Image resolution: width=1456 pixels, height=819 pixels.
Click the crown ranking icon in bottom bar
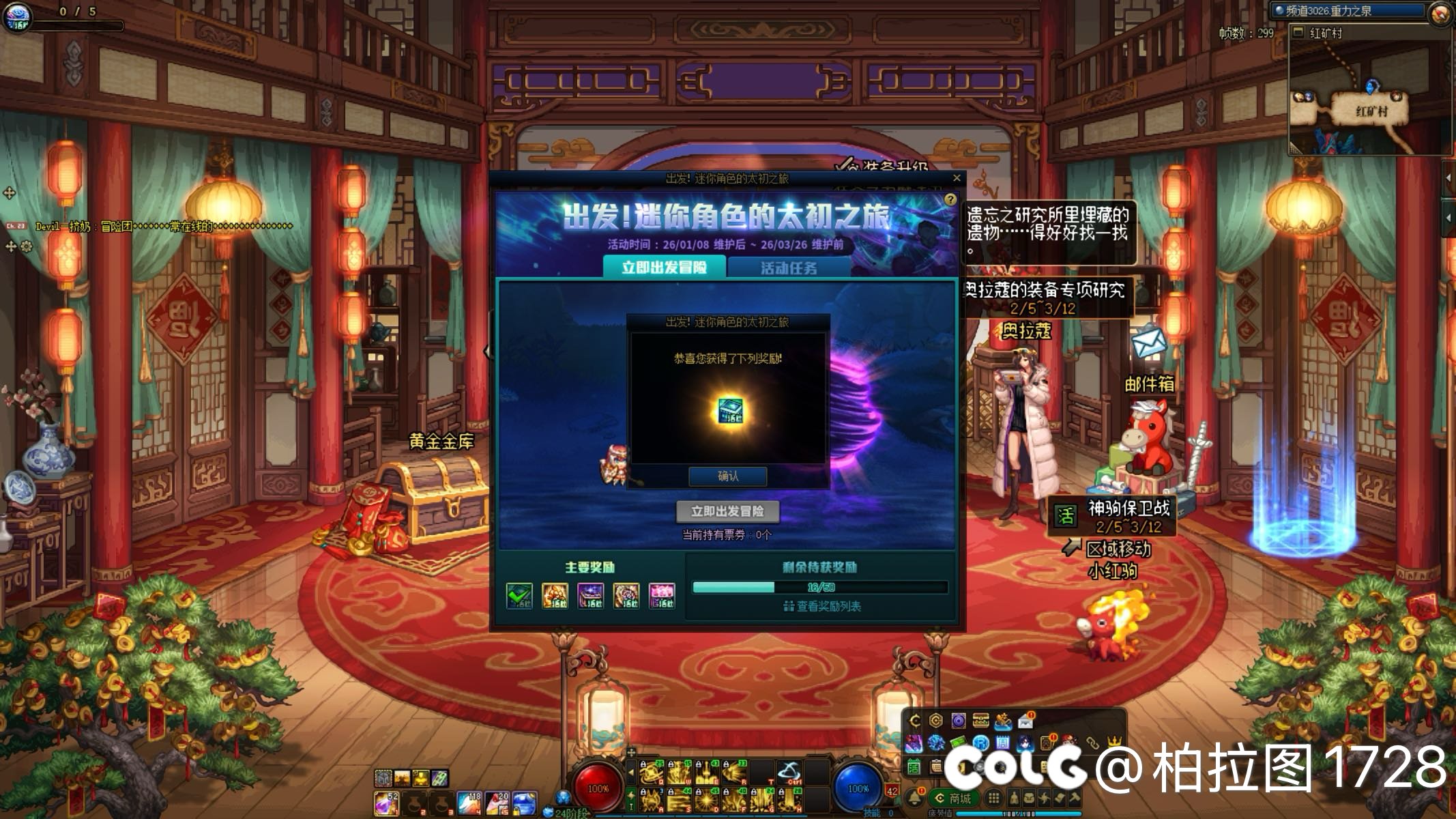[1113, 741]
